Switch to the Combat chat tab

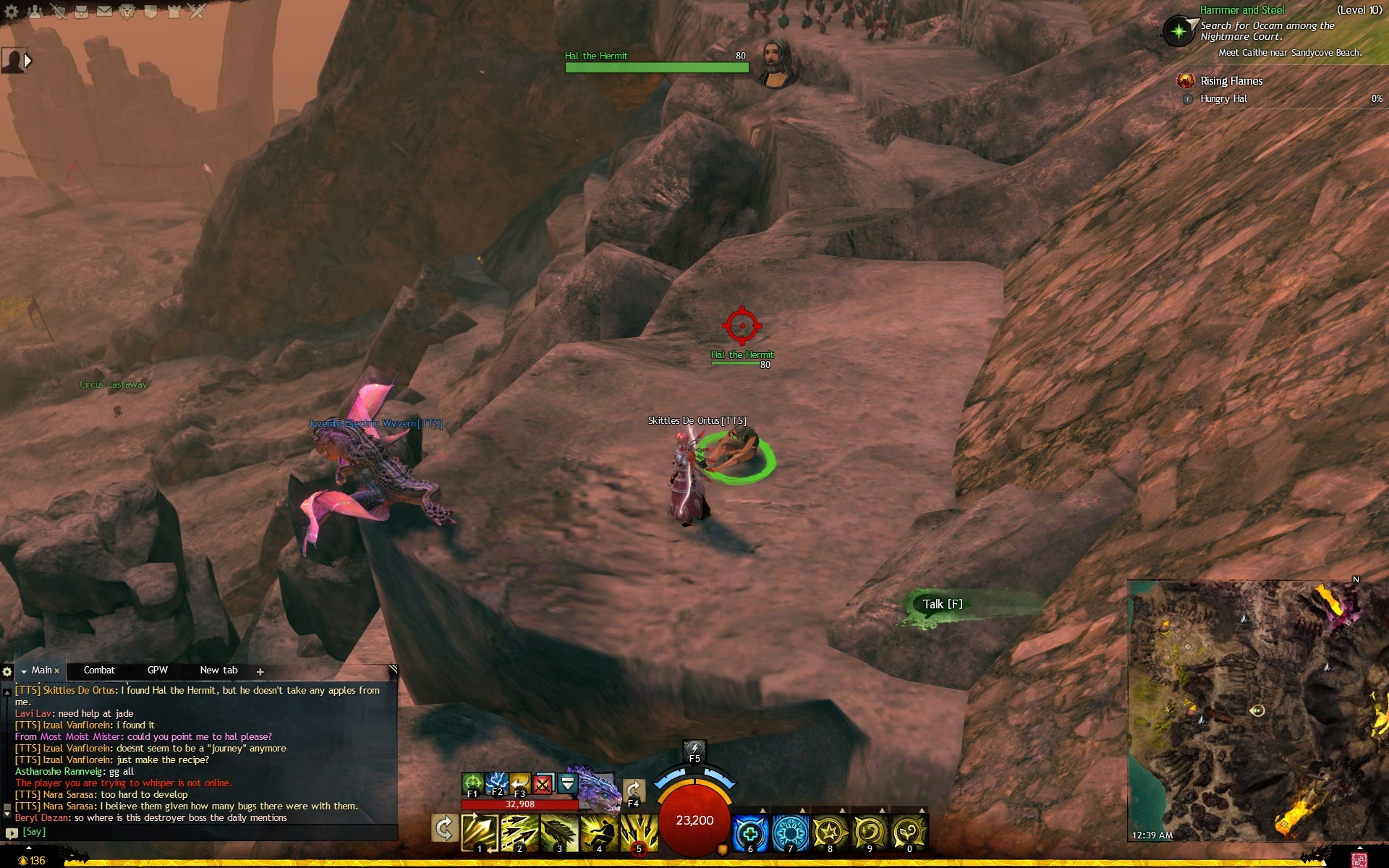pyautogui.click(x=99, y=671)
